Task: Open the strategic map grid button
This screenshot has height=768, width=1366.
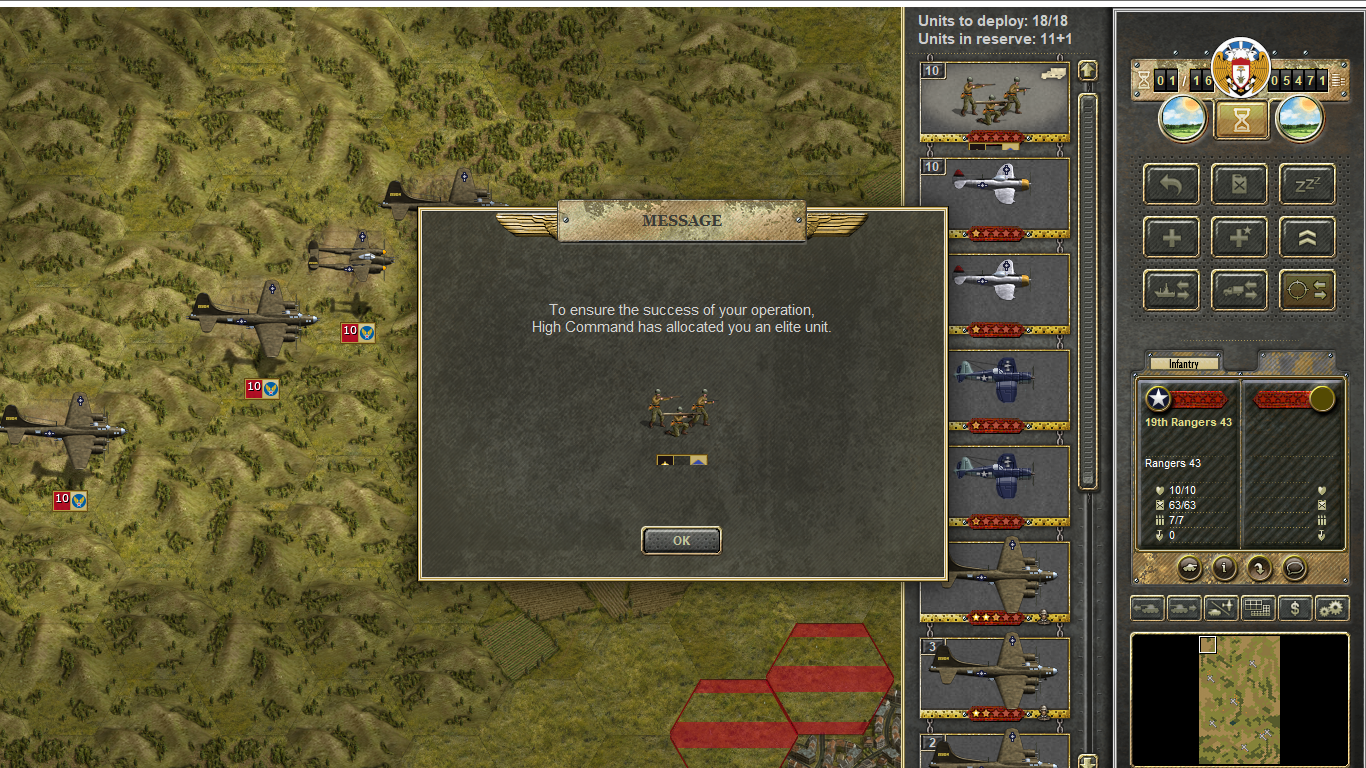Action: tap(1258, 608)
